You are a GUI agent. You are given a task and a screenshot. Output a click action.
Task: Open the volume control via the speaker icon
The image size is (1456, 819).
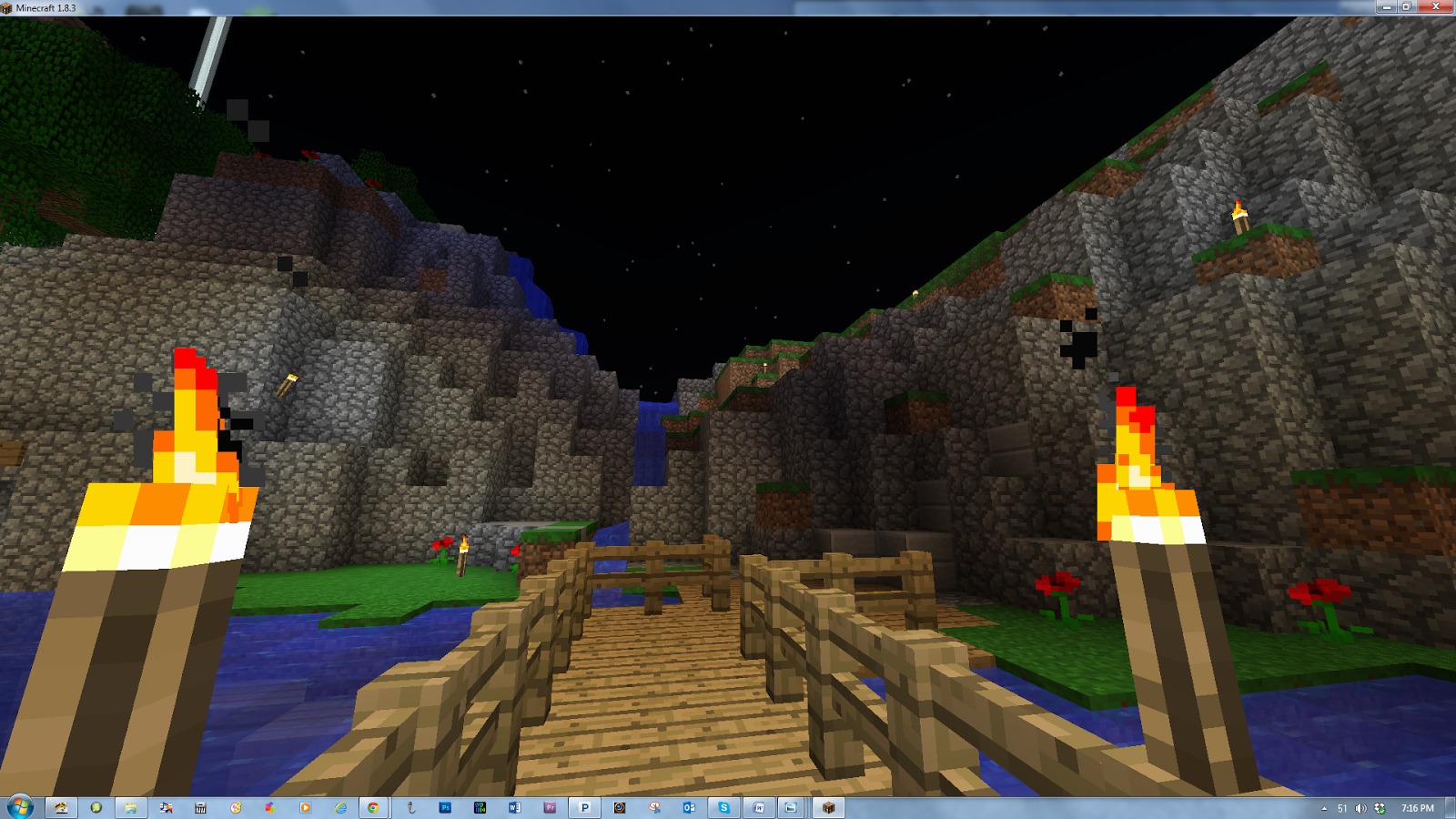pyautogui.click(x=1360, y=809)
